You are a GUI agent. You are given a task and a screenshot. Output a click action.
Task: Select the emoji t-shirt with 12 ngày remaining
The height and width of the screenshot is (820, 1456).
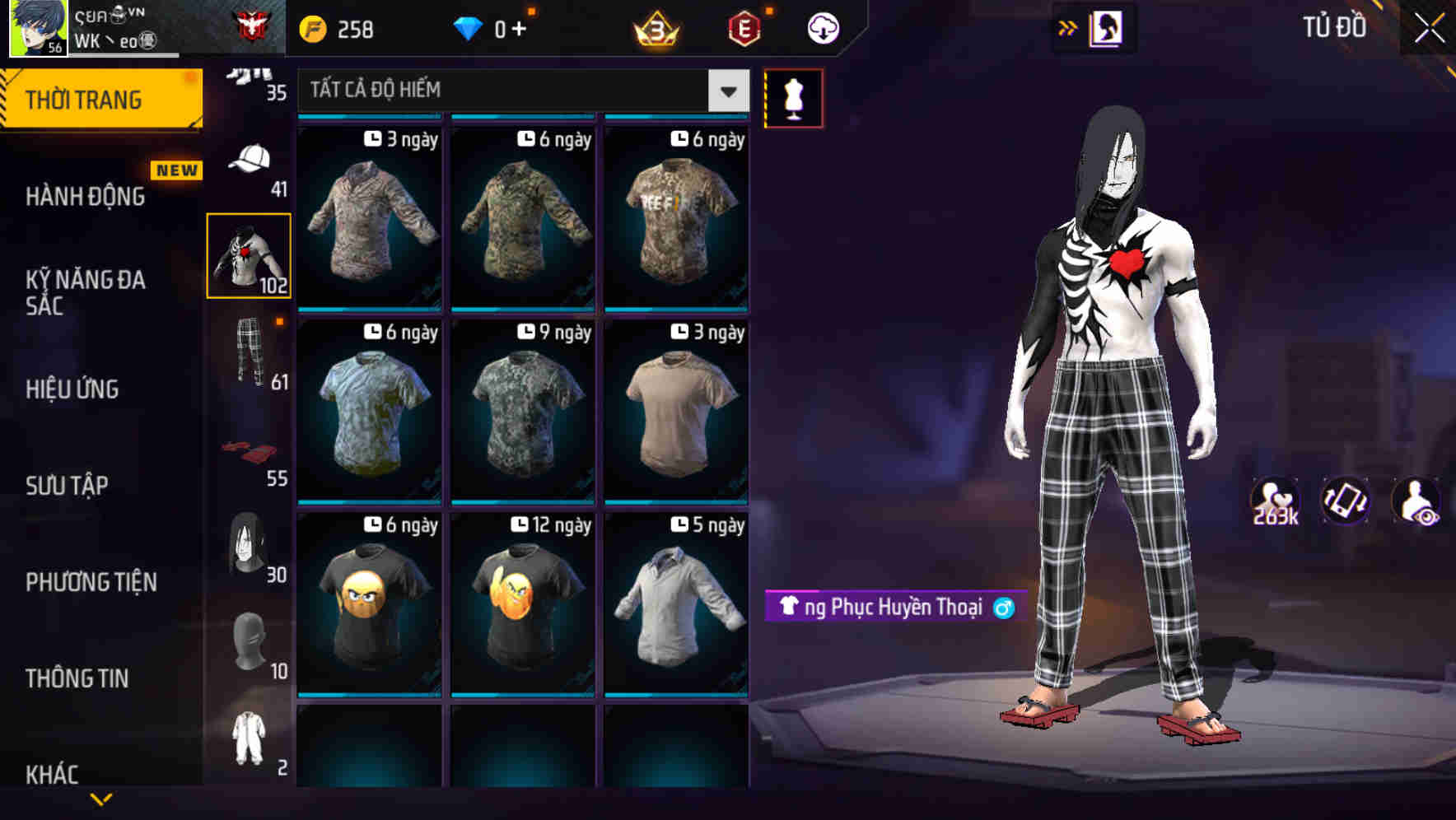521,605
